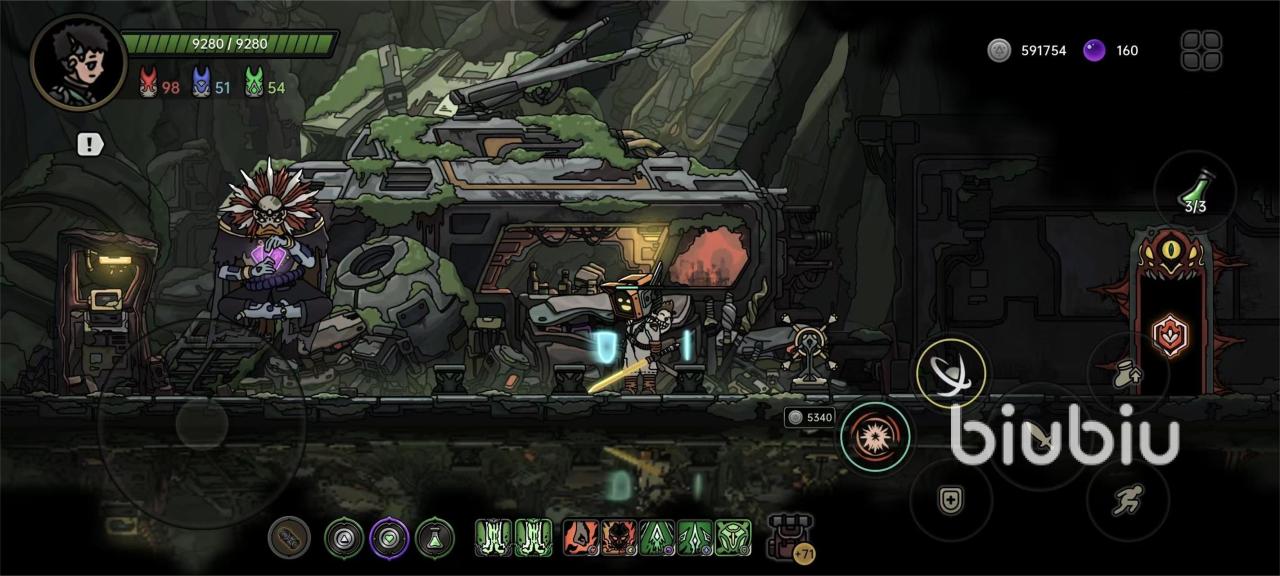Open the four-square menu icon
This screenshot has width=1280, height=576.
point(1201,50)
